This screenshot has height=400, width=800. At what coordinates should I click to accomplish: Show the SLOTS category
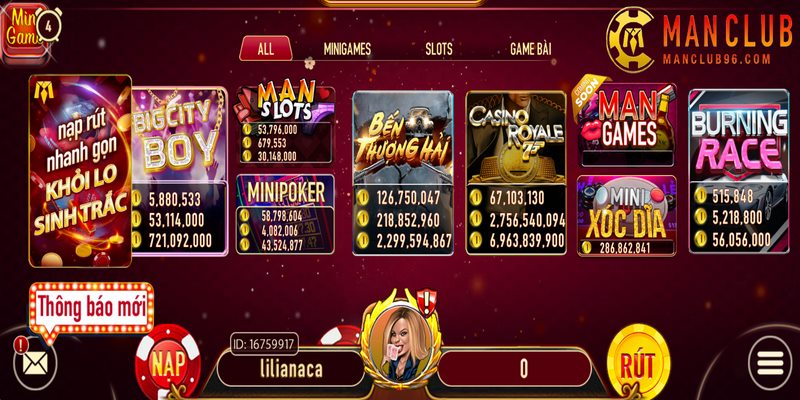pos(438,48)
